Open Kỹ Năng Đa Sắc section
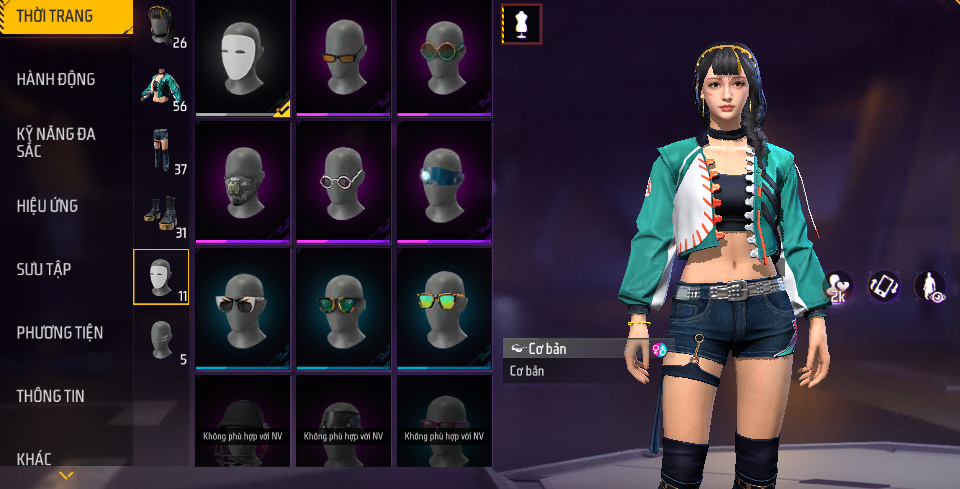This screenshot has height=489, width=960. tap(56, 142)
